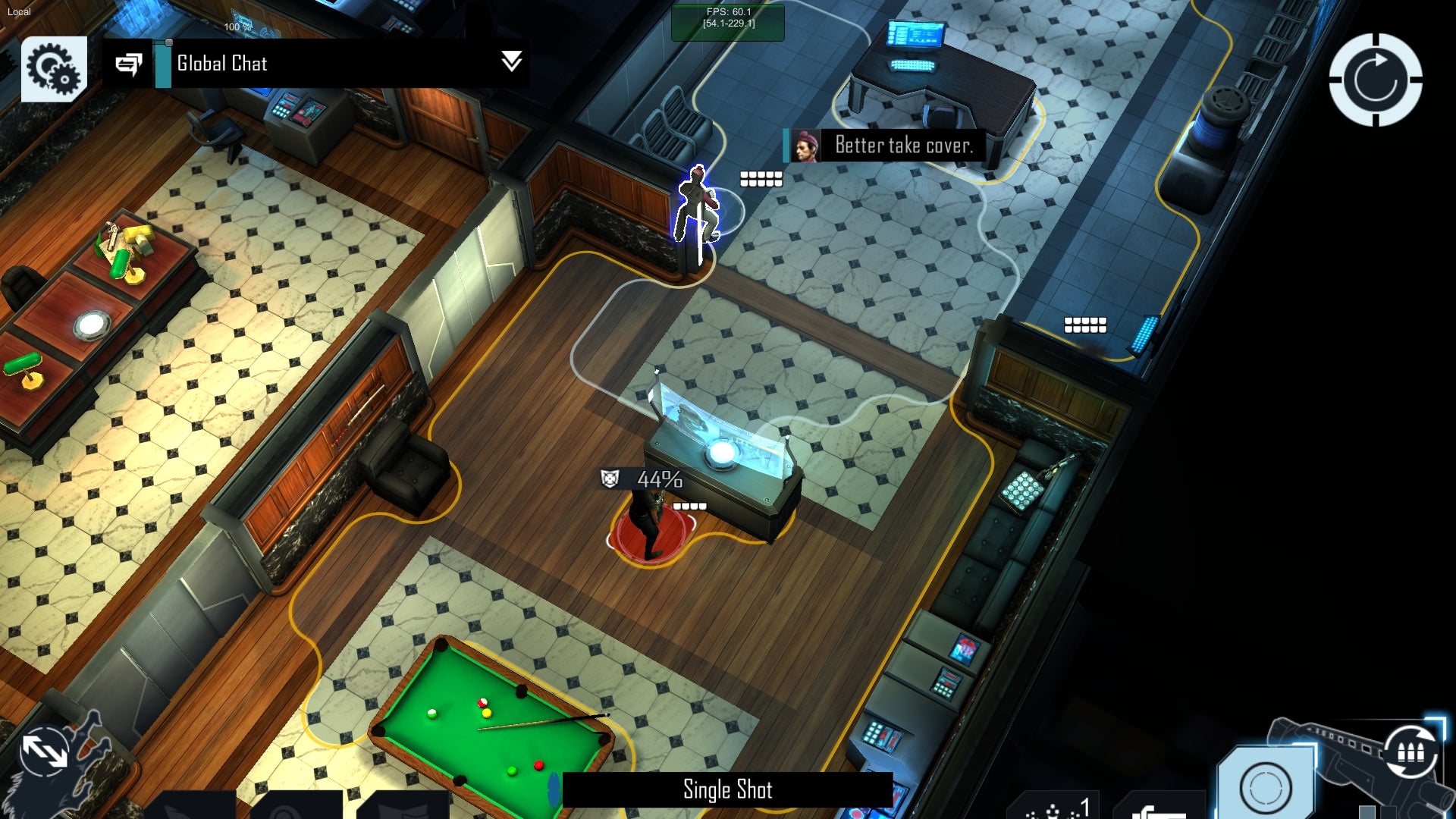The image size is (1456, 819).
Task: End turn with the circular arrow button
Action: point(1375,80)
